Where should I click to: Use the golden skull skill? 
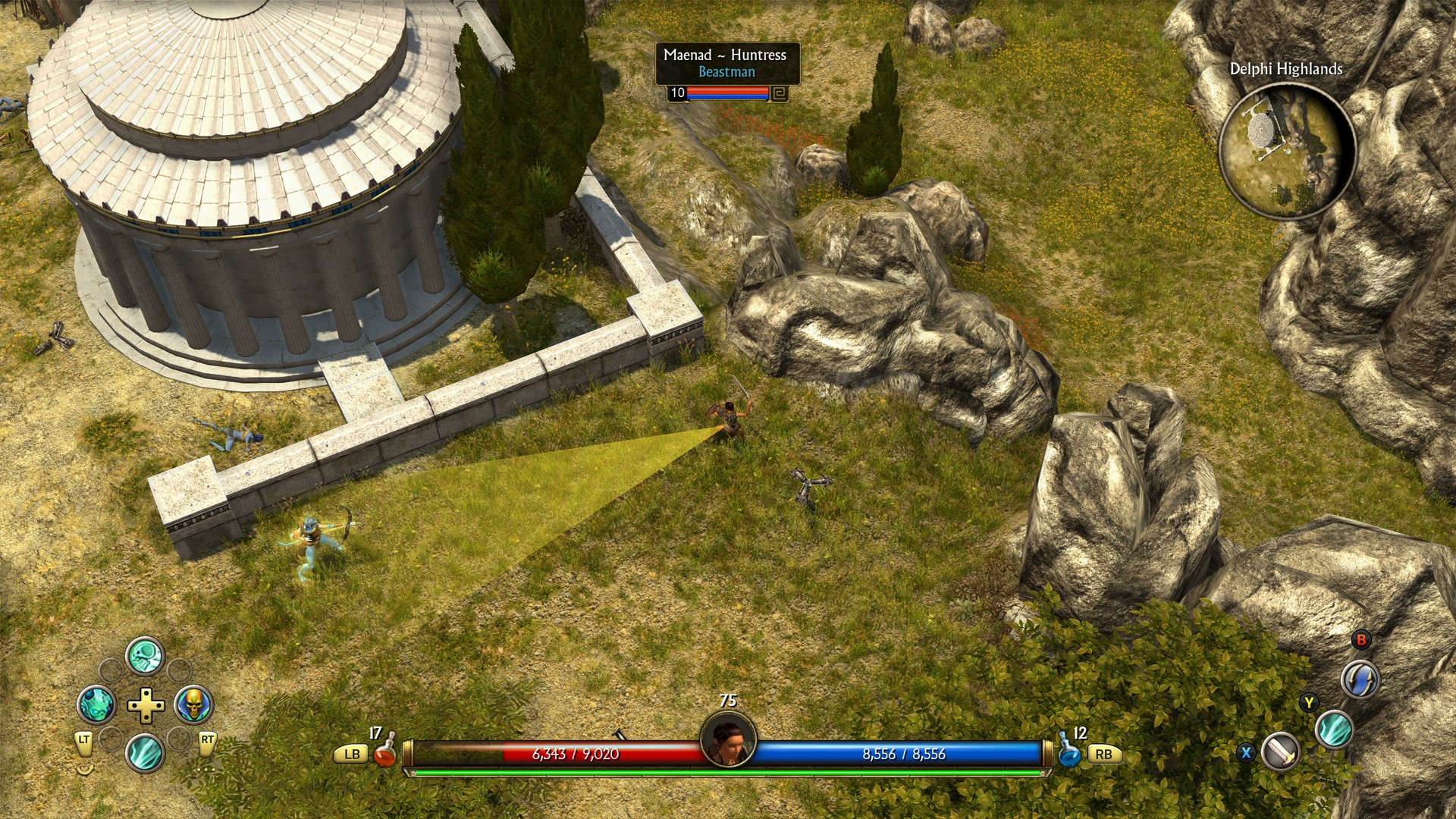coord(194,704)
